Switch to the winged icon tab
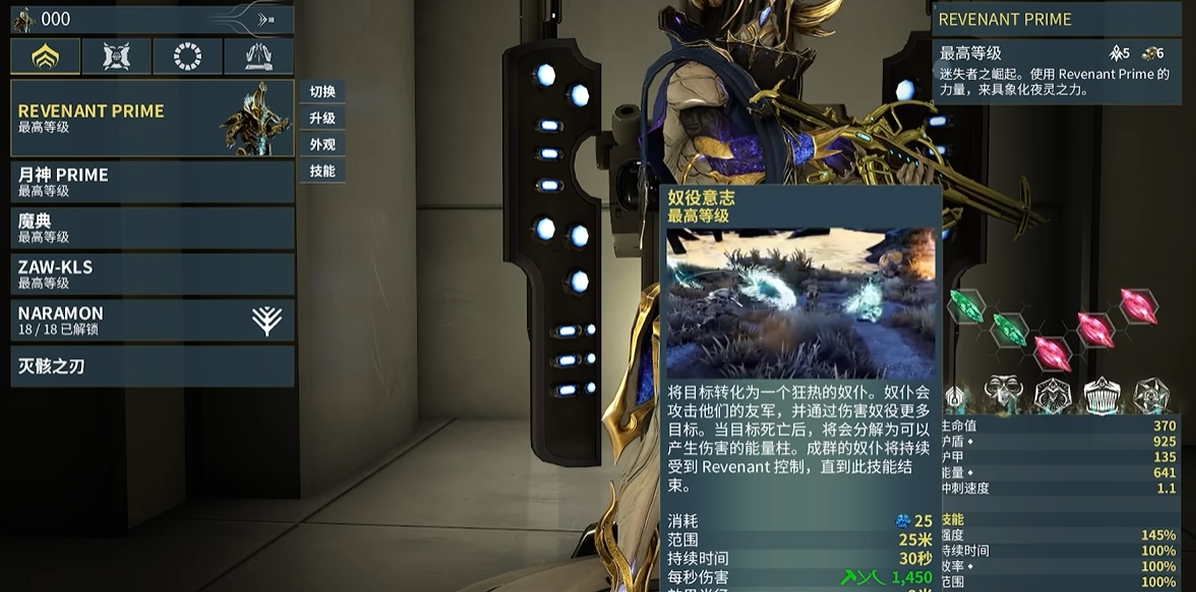The height and width of the screenshot is (592, 1196). pyautogui.click(x=258, y=57)
